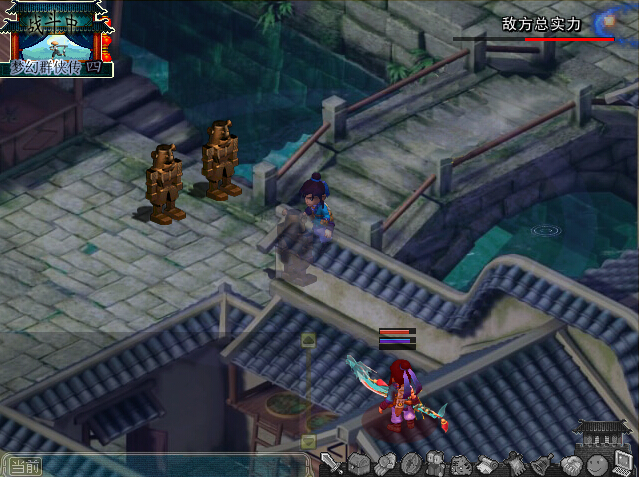Select the bell icon in the toolbar
The height and width of the screenshot is (477, 639).
(x=540, y=464)
